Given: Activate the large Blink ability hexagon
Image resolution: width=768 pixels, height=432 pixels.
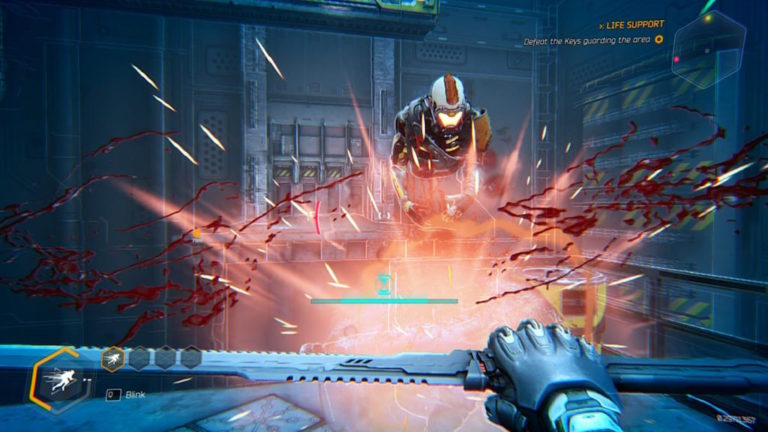Looking at the screenshot, I should (x=61, y=380).
